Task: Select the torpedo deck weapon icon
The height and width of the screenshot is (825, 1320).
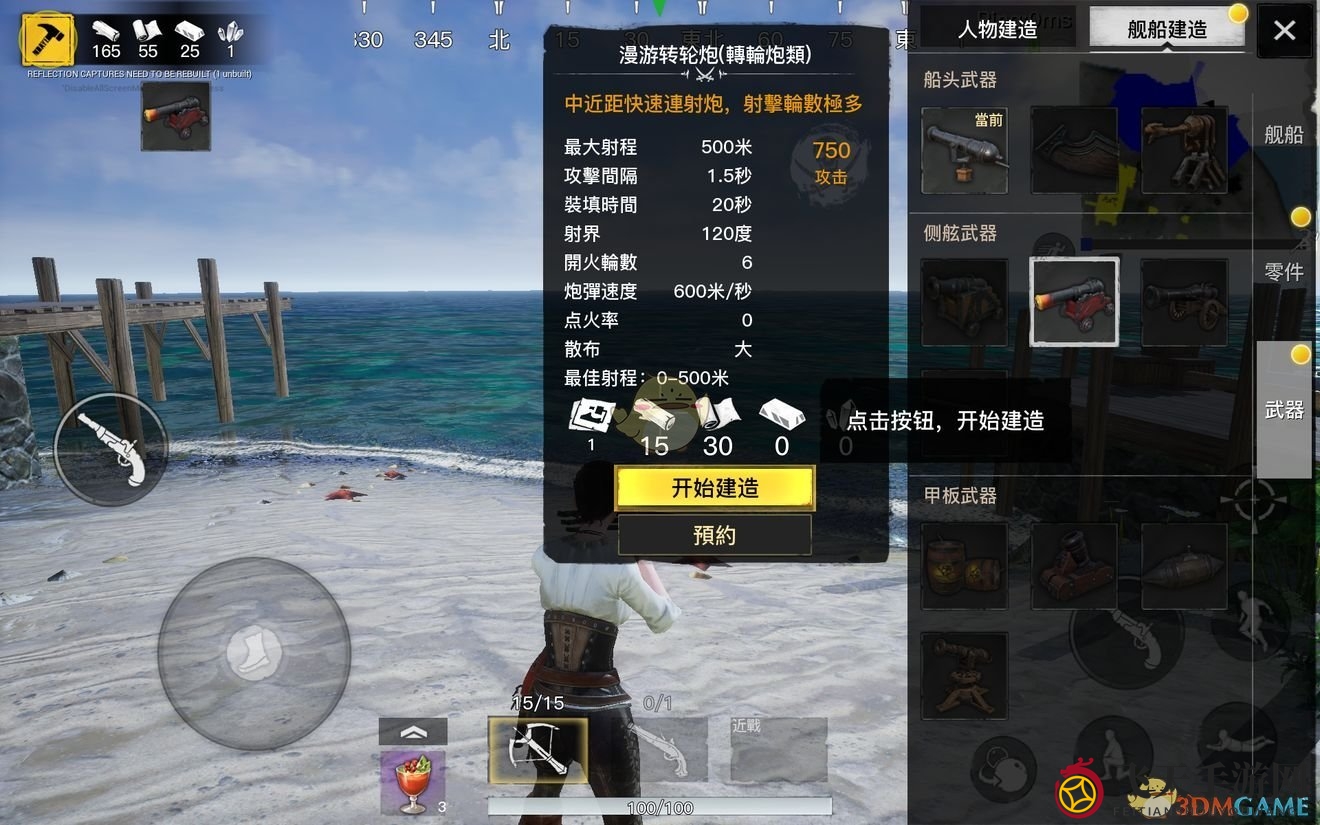Action: coord(1184,565)
